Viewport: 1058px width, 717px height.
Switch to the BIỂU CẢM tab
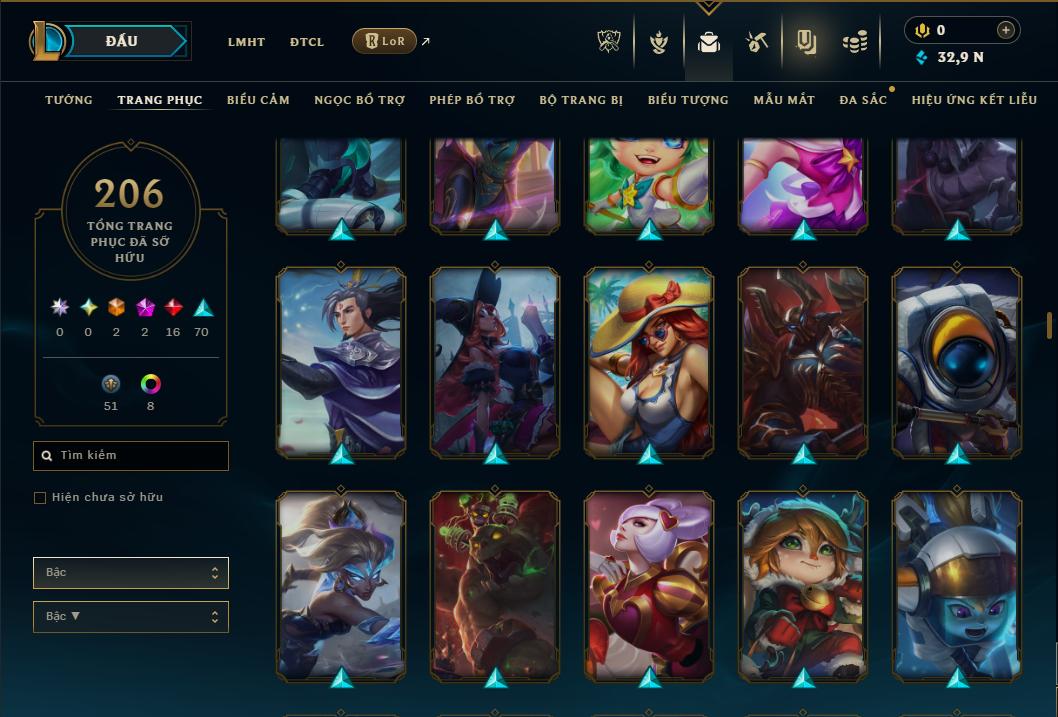tap(258, 100)
